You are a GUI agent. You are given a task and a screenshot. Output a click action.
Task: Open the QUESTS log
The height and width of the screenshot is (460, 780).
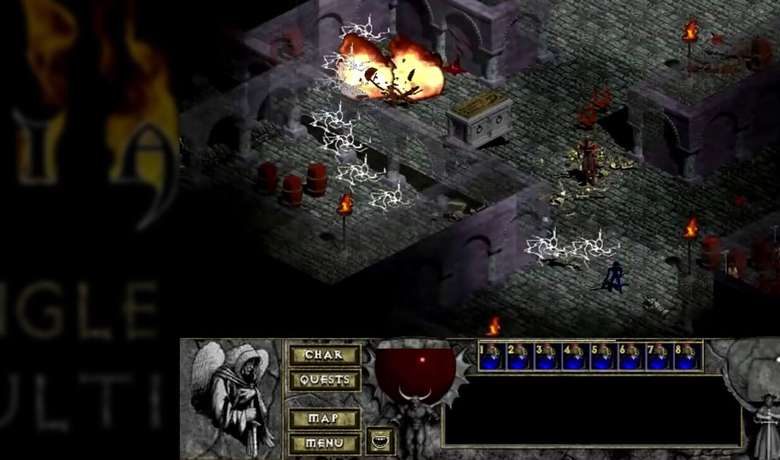pyautogui.click(x=323, y=380)
